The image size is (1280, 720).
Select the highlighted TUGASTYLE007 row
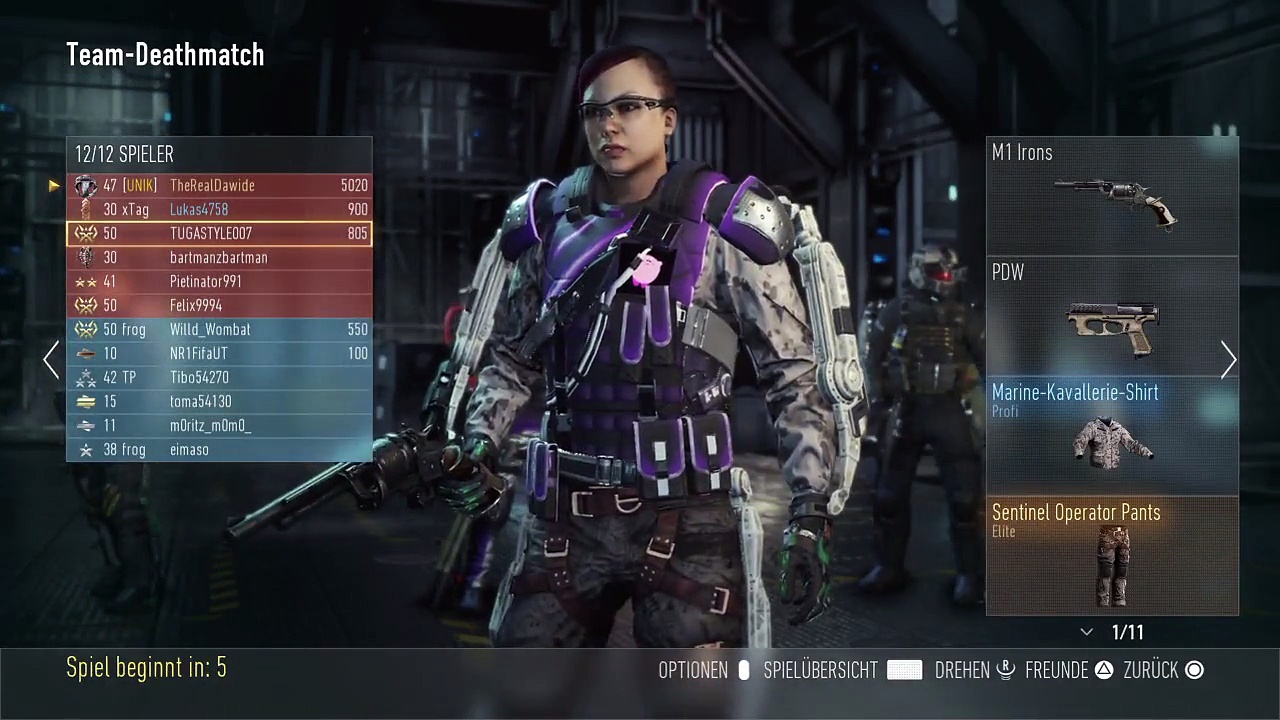(x=219, y=233)
